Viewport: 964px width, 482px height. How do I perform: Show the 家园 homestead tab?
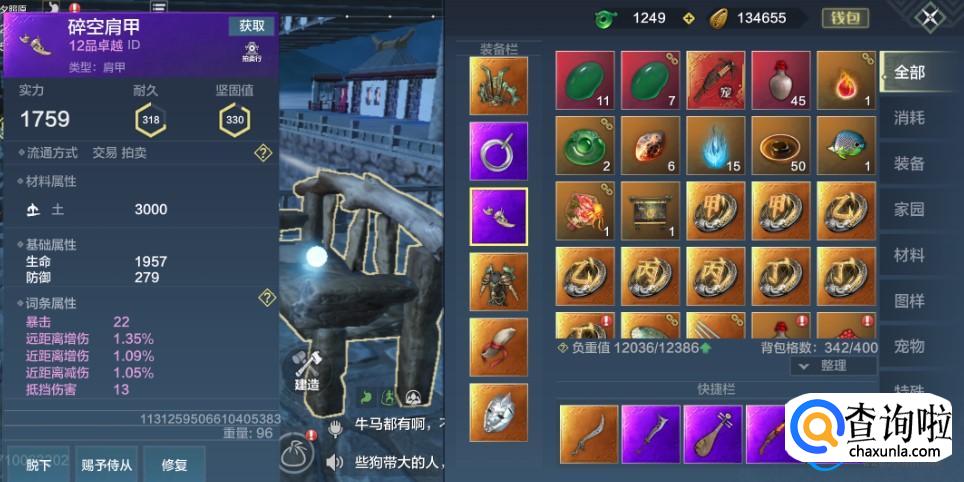pyautogui.click(x=909, y=210)
